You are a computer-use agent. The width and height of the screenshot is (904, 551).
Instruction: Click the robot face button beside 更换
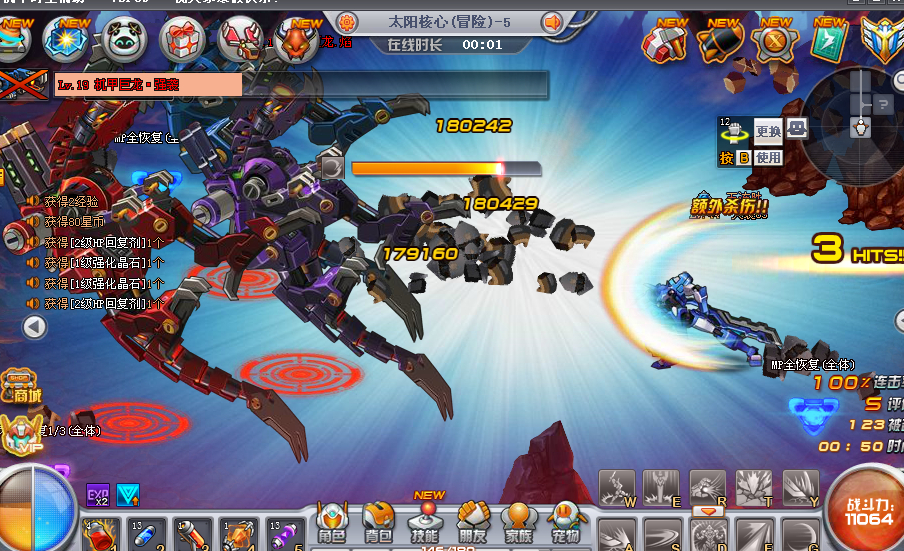click(x=797, y=128)
